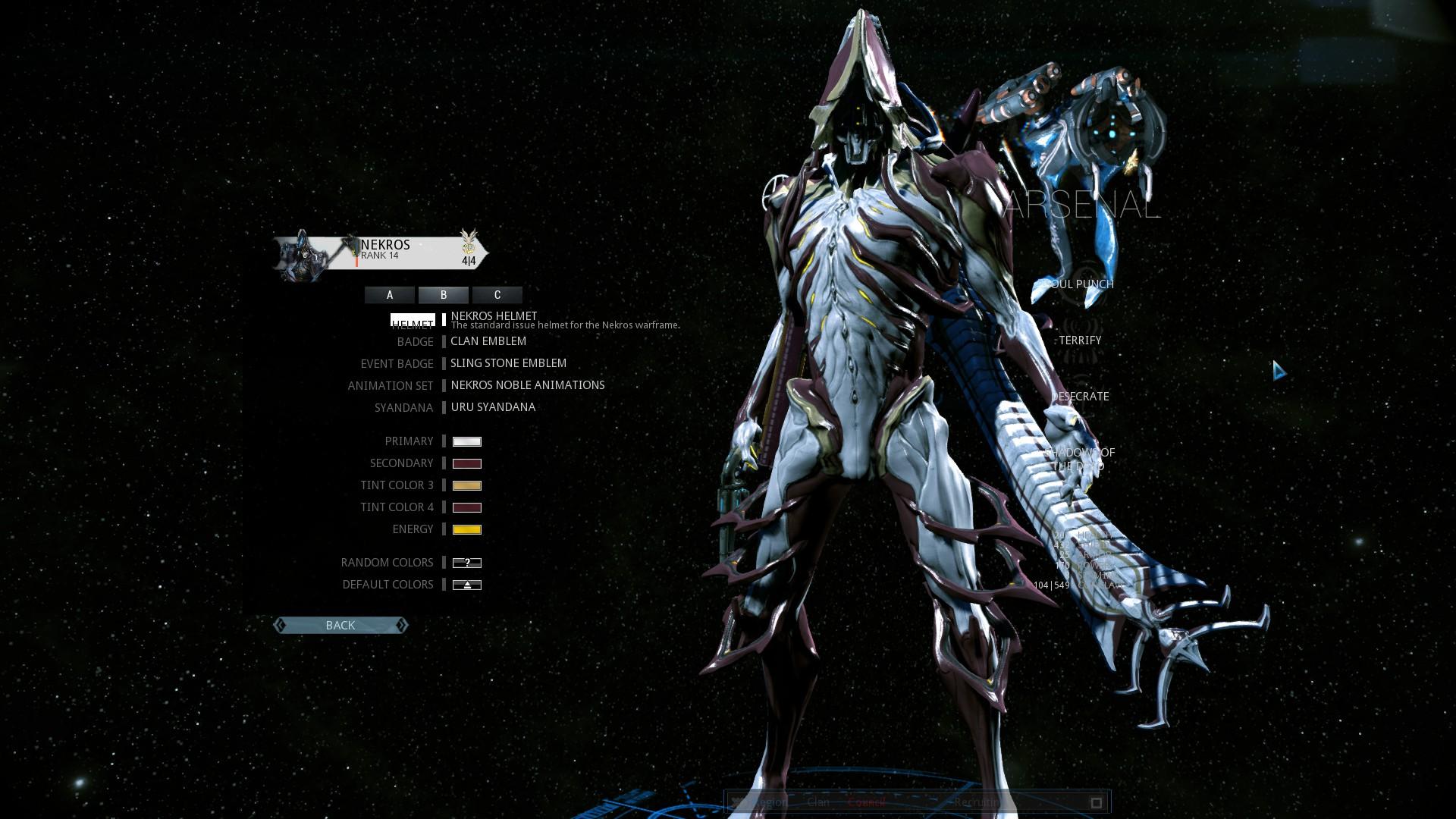The image size is (1456, 819).
Task: Edit the maroon Secondary color swatch
Action: tap(467, 463)
